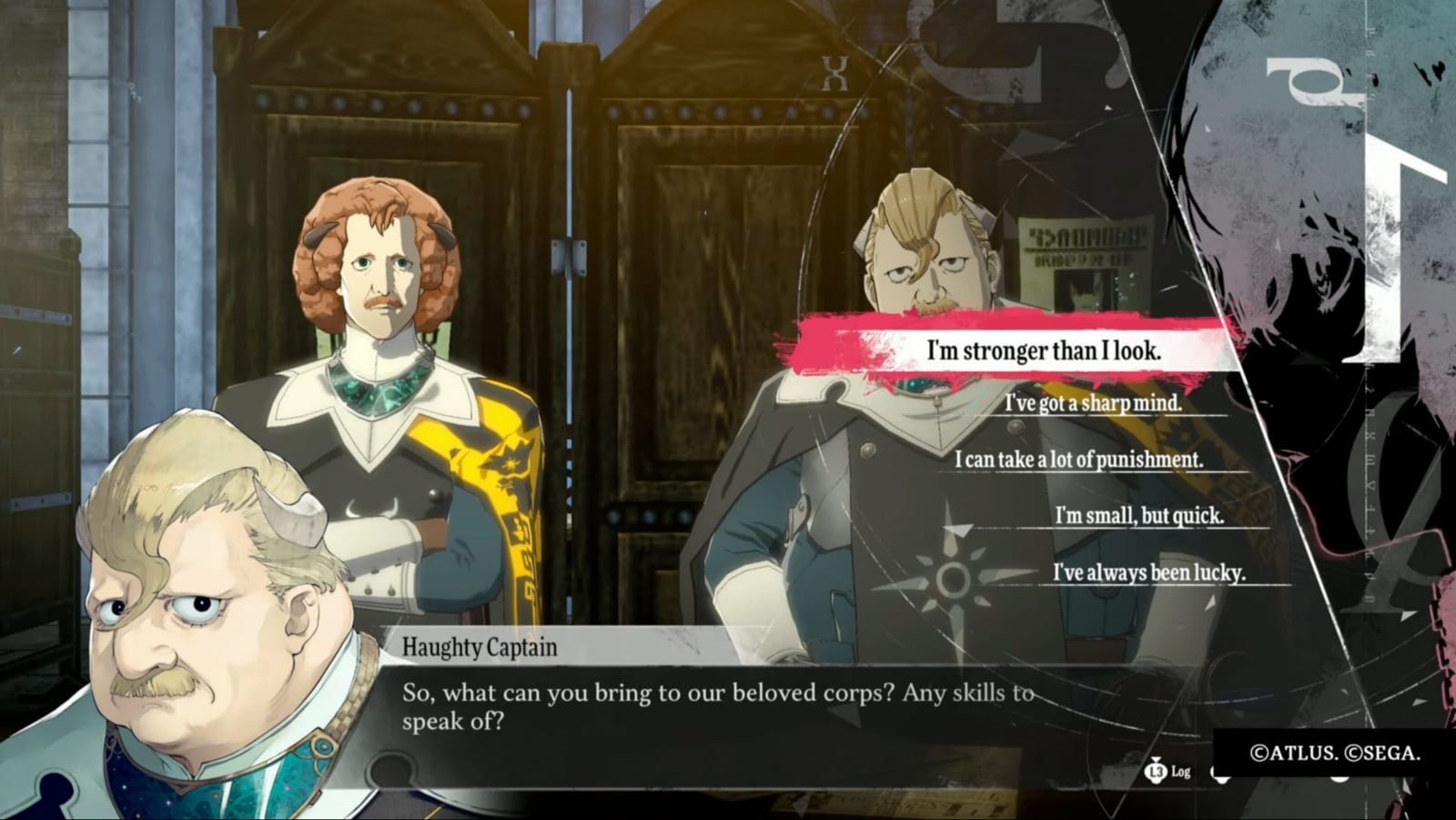This screenshot has height=820, width=1456.
Task: Click the small arrow beneath the last dialogue option
Action: (x=1210, y=602)
